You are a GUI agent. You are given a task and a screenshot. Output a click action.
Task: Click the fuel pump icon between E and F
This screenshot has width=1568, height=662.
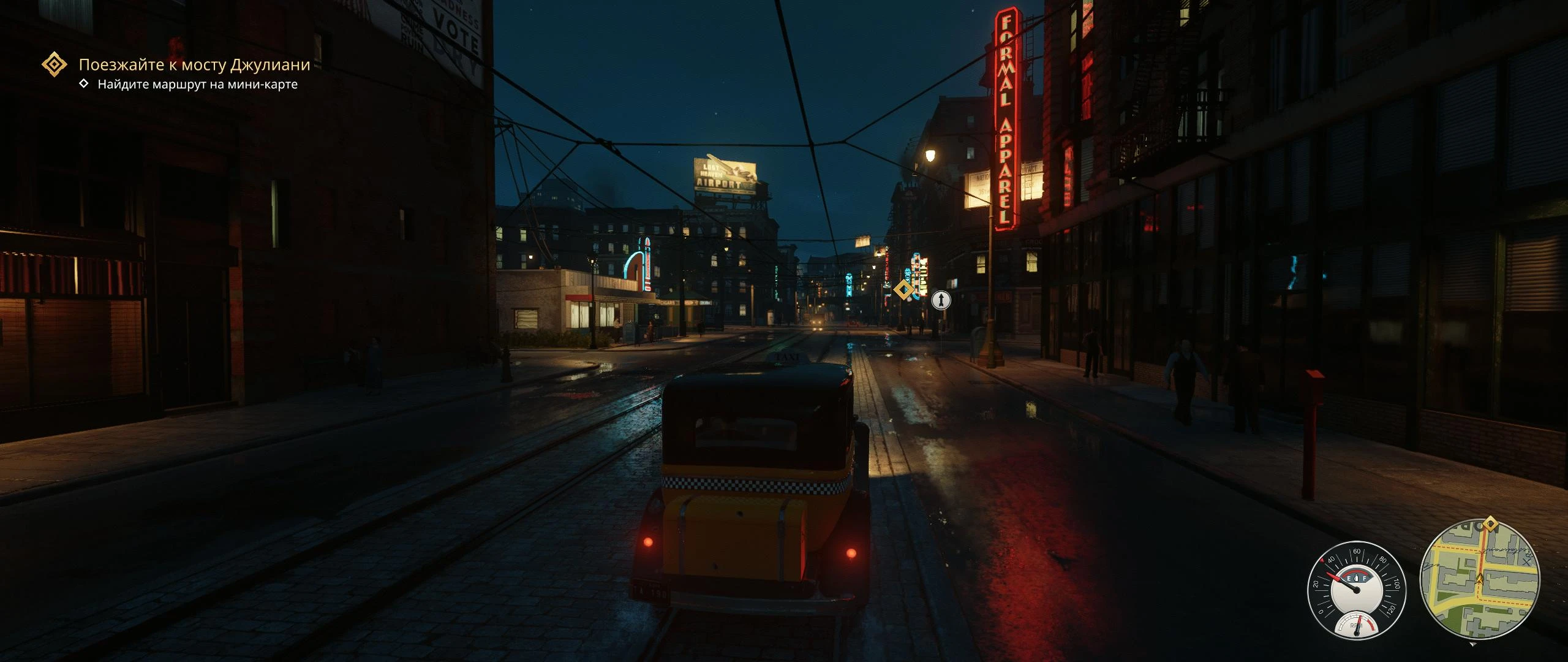pos(1356,579)
